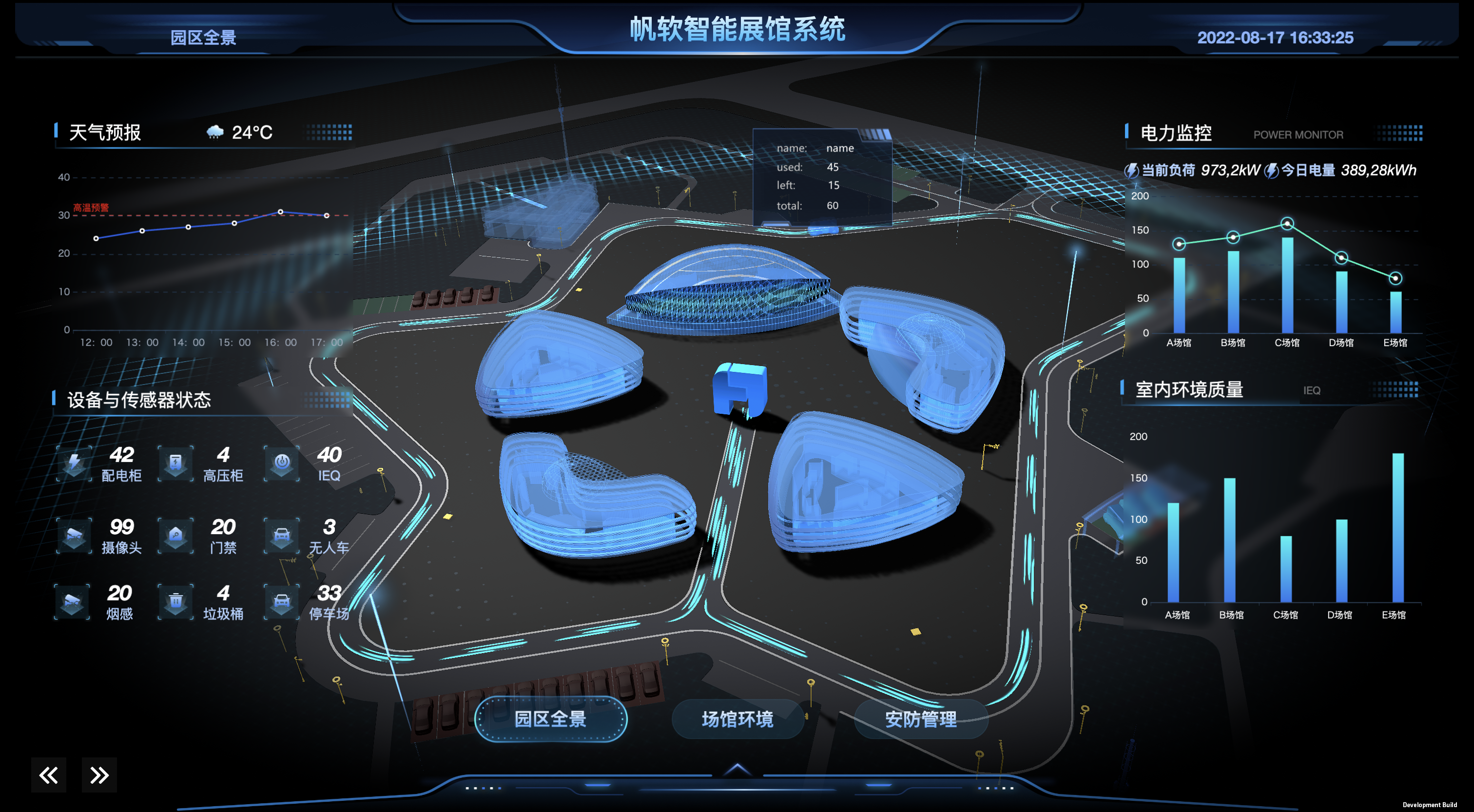Screen dimensions: 1474x812
Task: Choose the 垃圾桶 trash bin icon
Action: [175, 601]
